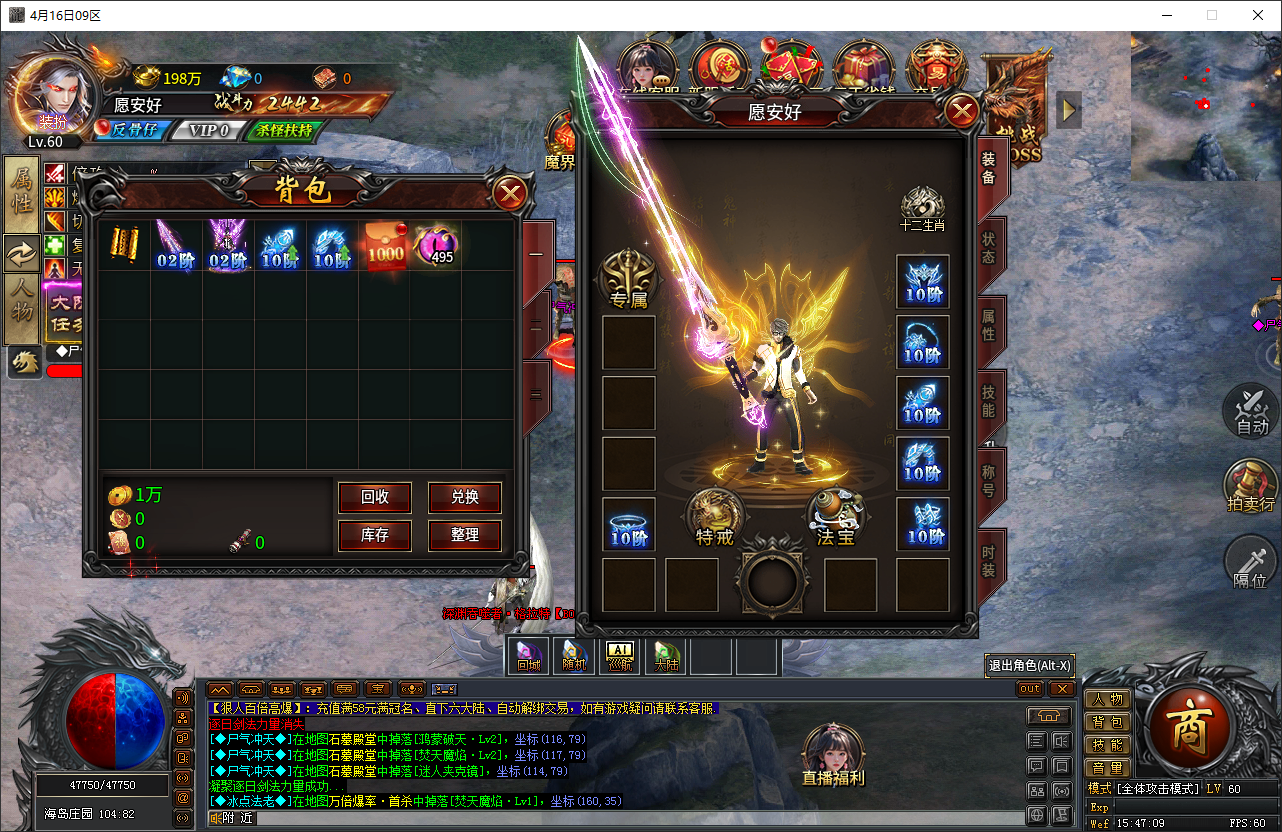
Task: Click the 库存 storage button
Action: (x=375, y=535)
